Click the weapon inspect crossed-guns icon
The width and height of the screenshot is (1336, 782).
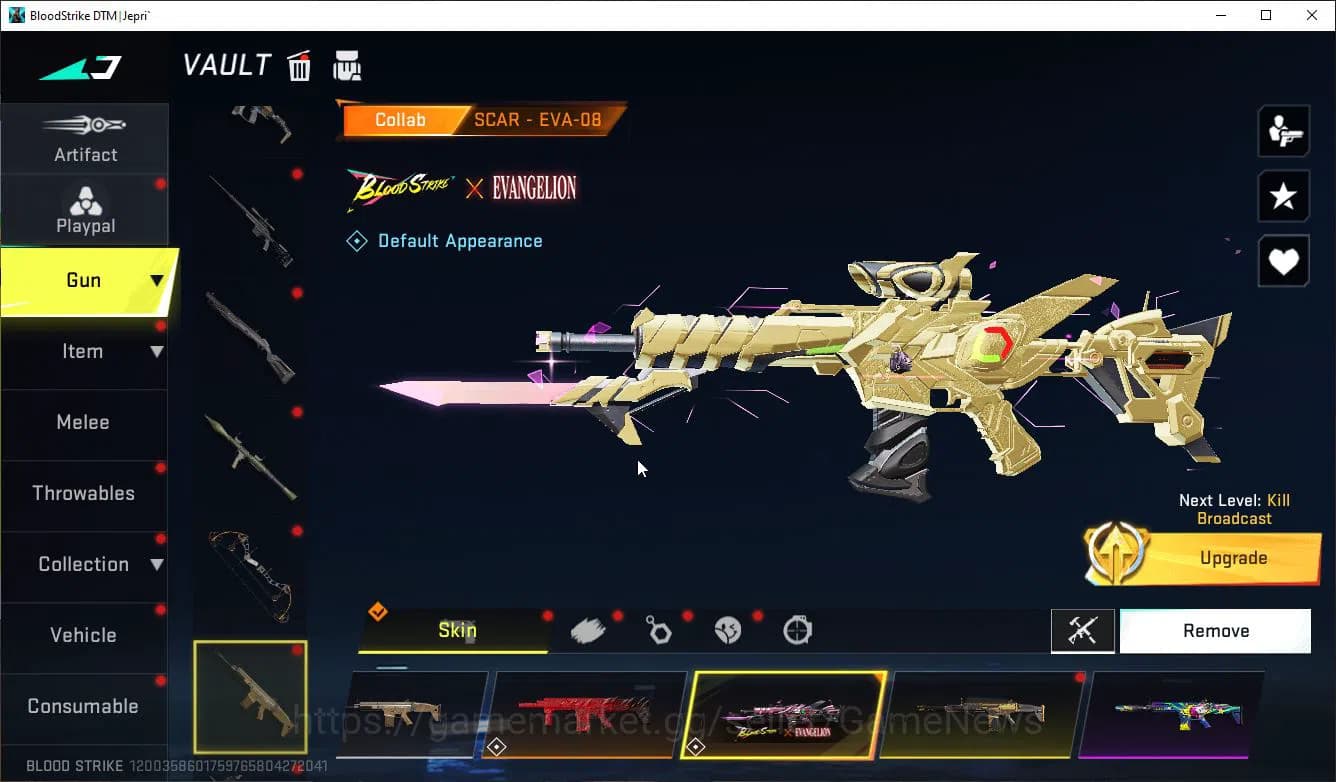(1083, 630)
